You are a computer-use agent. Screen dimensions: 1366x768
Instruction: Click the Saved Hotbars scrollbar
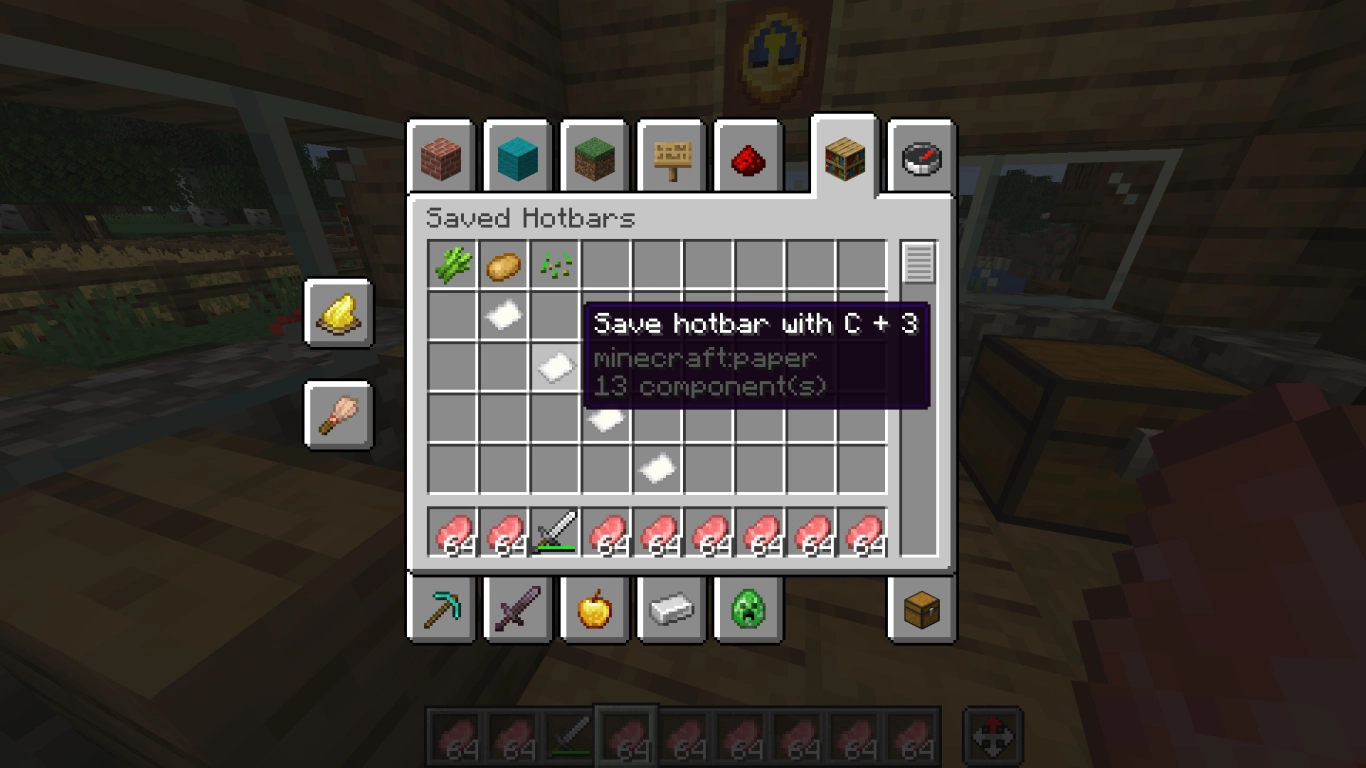918,264
